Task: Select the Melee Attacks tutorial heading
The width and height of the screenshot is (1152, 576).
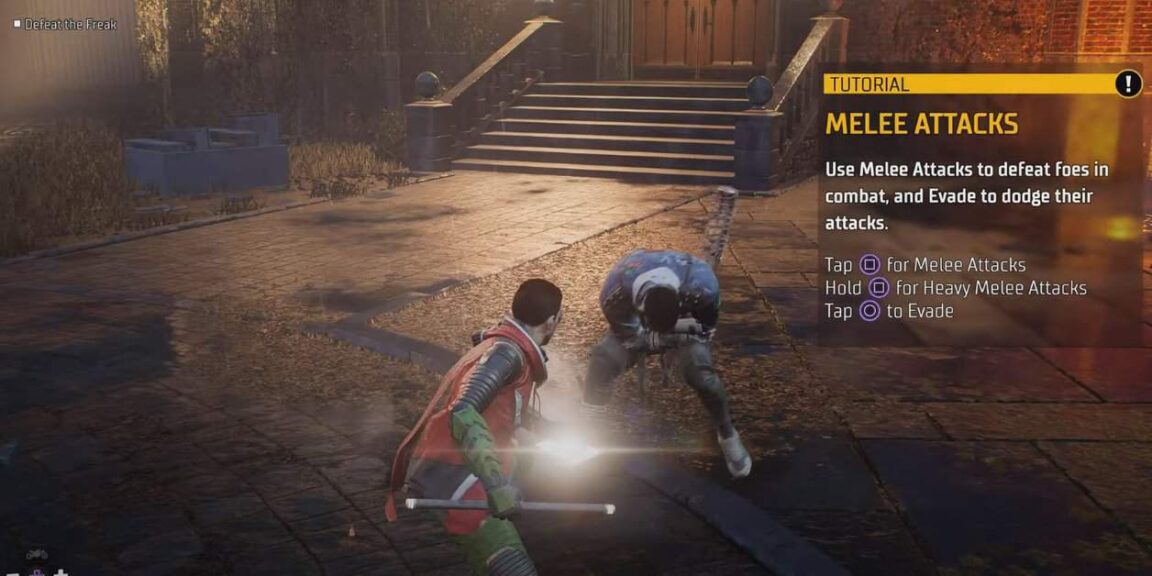Action: point(921,124)
